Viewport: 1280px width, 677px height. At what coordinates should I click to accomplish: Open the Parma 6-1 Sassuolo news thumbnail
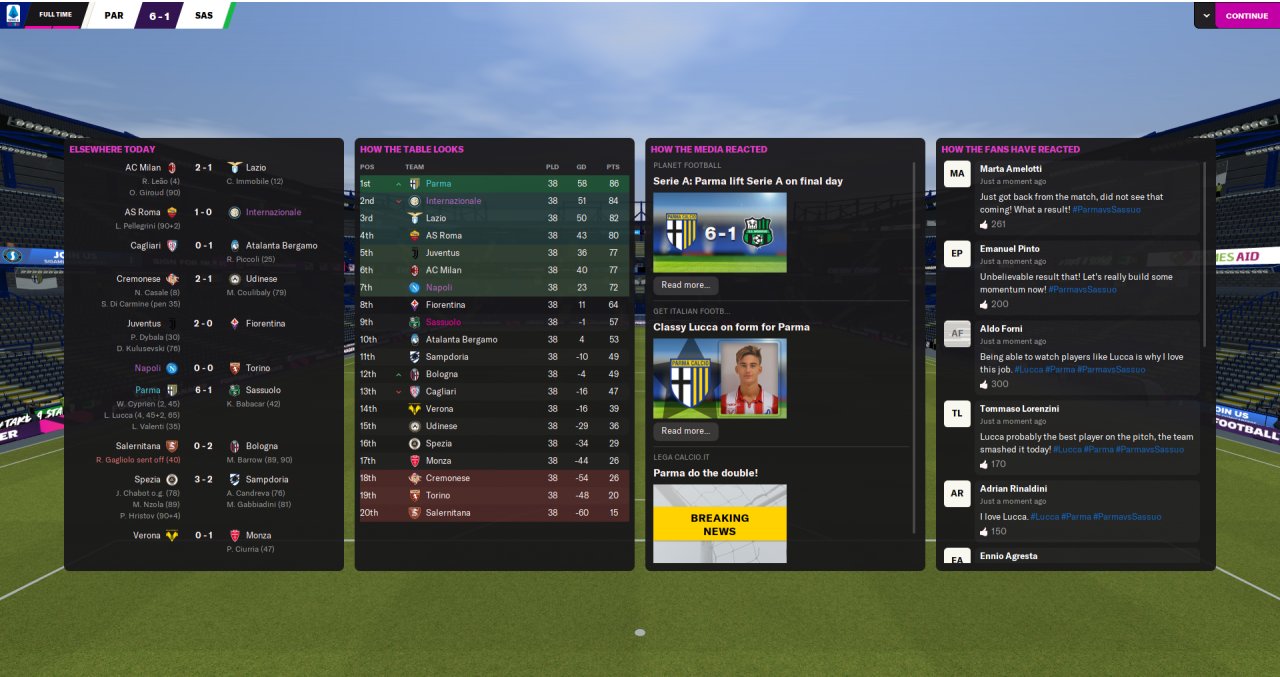[719, 233]
